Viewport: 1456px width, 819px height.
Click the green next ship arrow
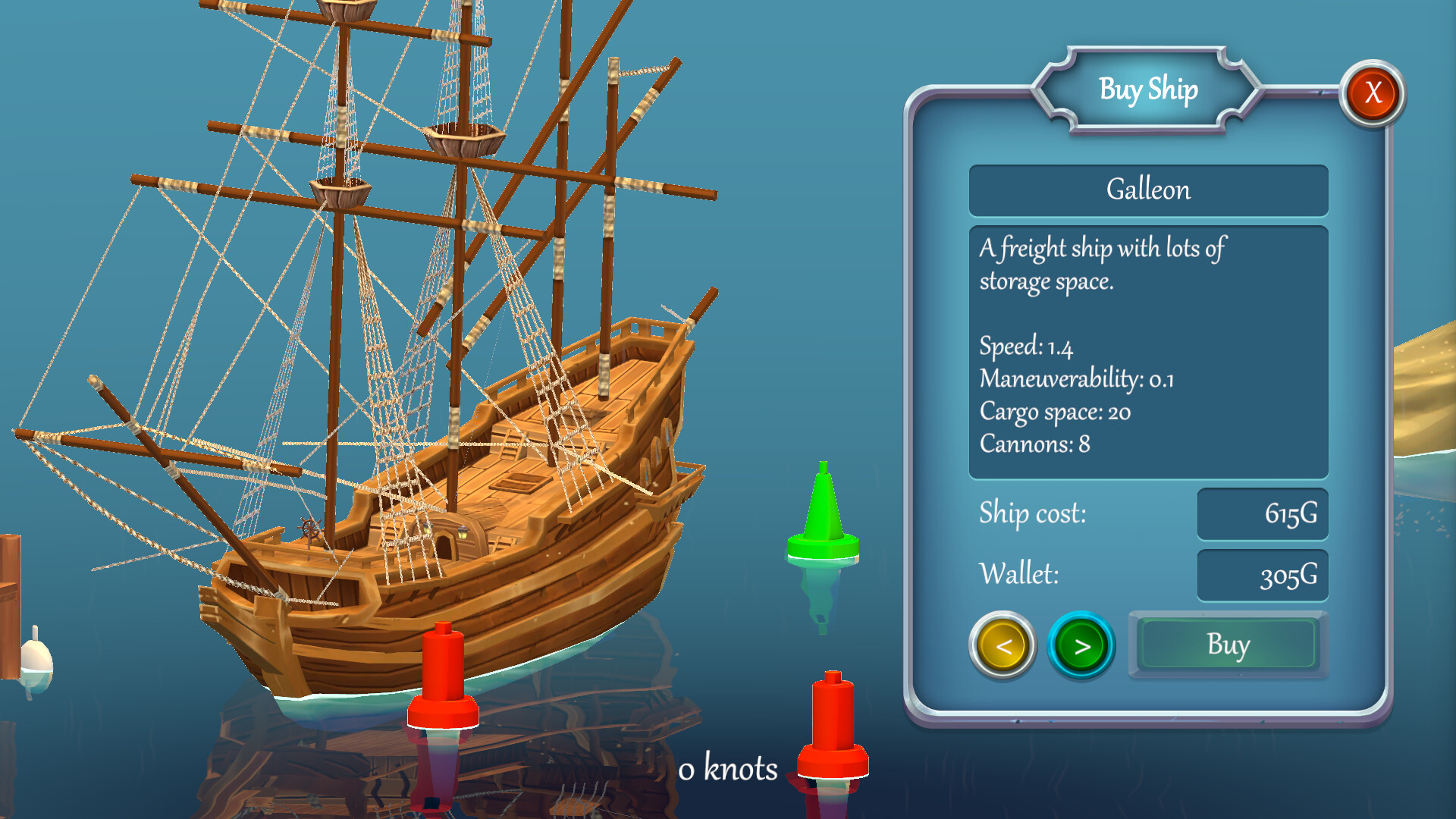pos(1082,647)
